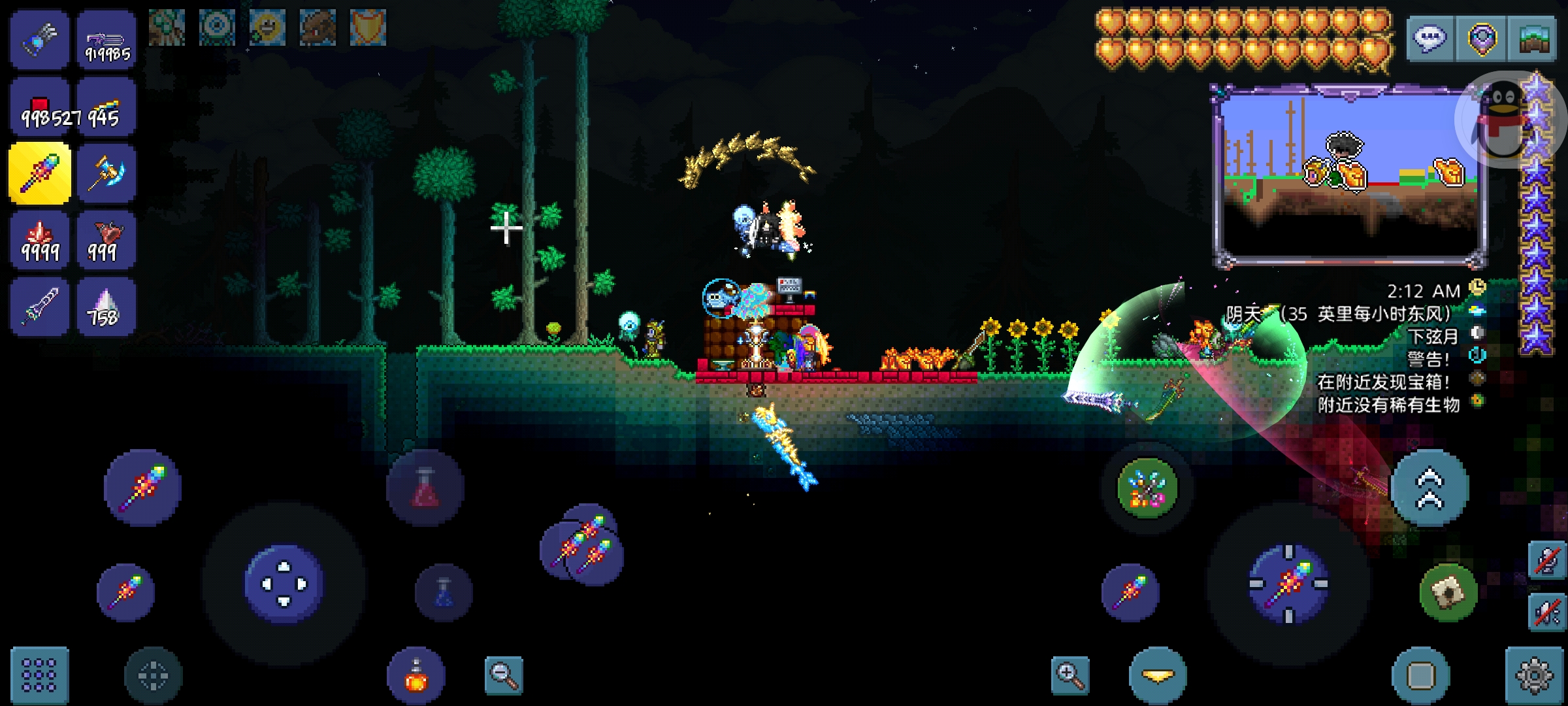Use the blue mana potion button

click(x=444, y=592)
